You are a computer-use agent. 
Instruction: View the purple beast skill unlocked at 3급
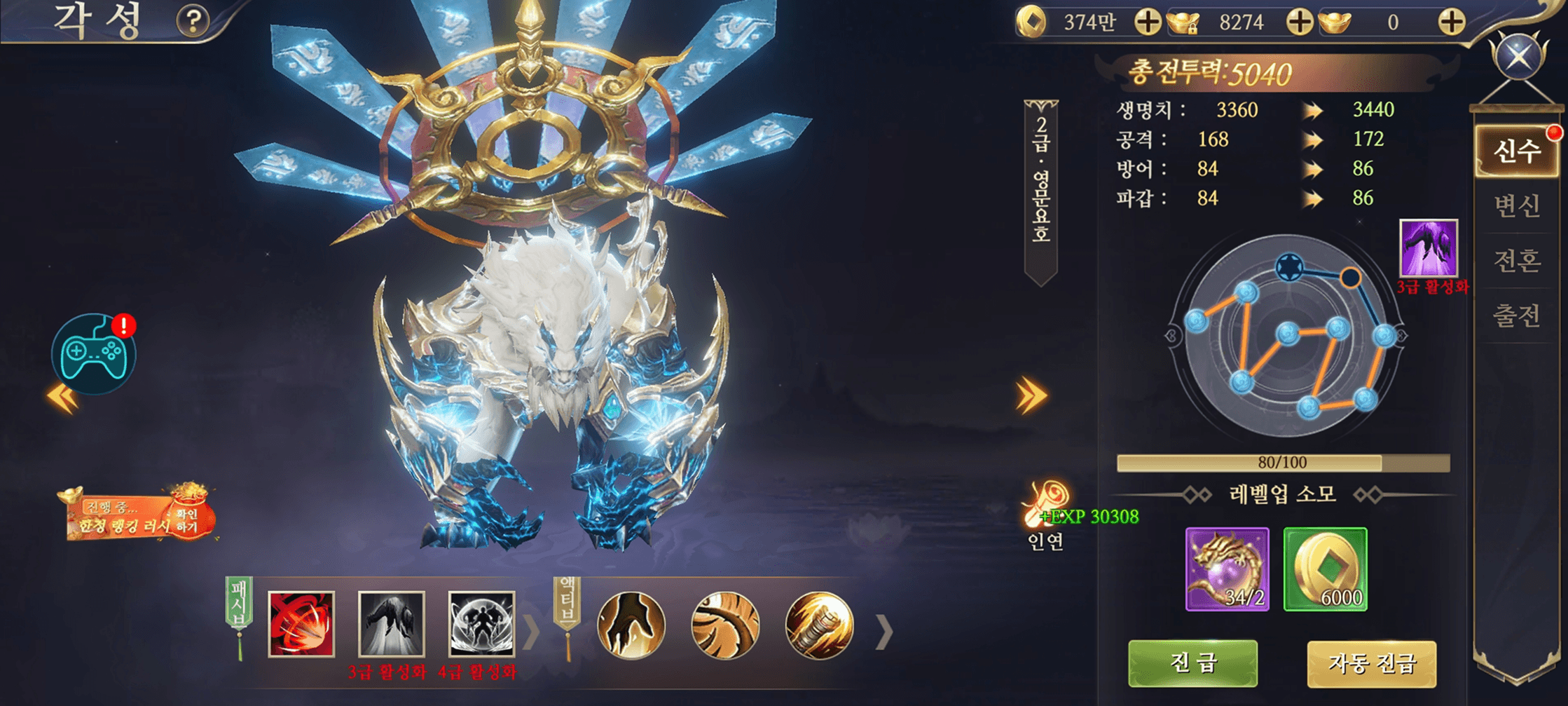(1428, 248)
